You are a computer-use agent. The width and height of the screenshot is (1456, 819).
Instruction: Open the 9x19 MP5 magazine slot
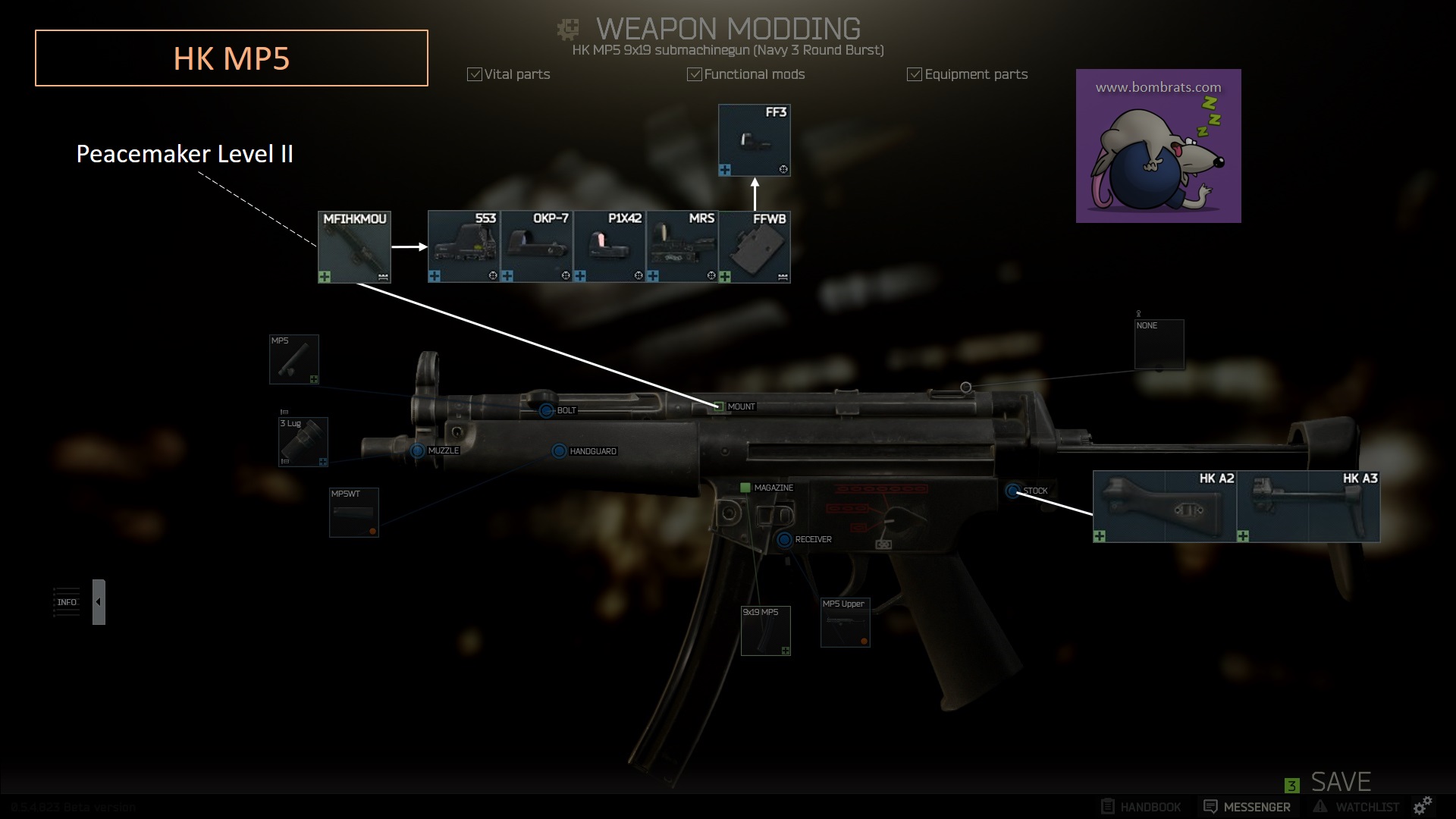[x=766, y=631]
